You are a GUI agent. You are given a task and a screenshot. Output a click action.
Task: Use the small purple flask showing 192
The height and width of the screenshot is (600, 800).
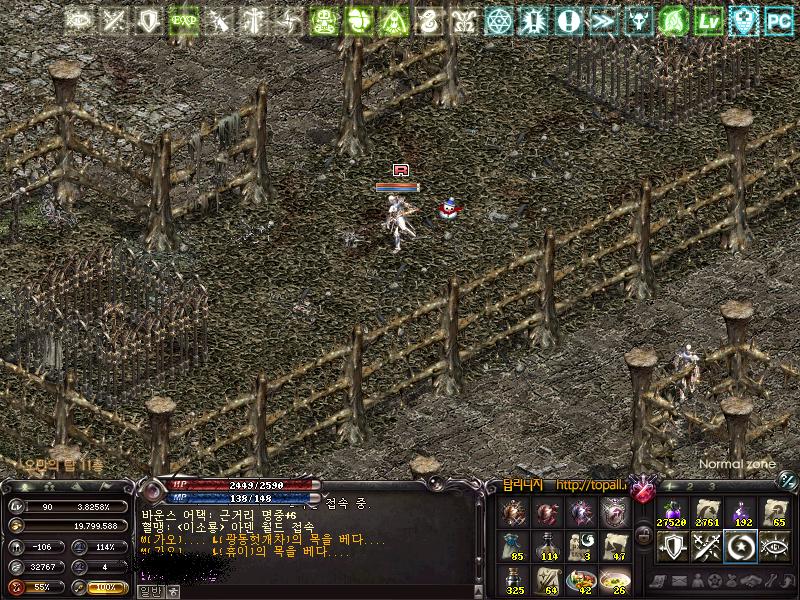pyautogui.click(x=741, y=510)
